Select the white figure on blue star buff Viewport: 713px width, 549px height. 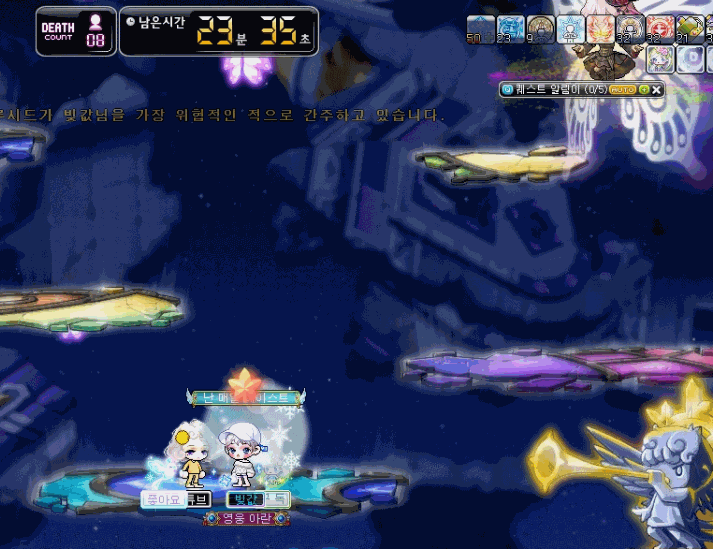pos(571,28)
